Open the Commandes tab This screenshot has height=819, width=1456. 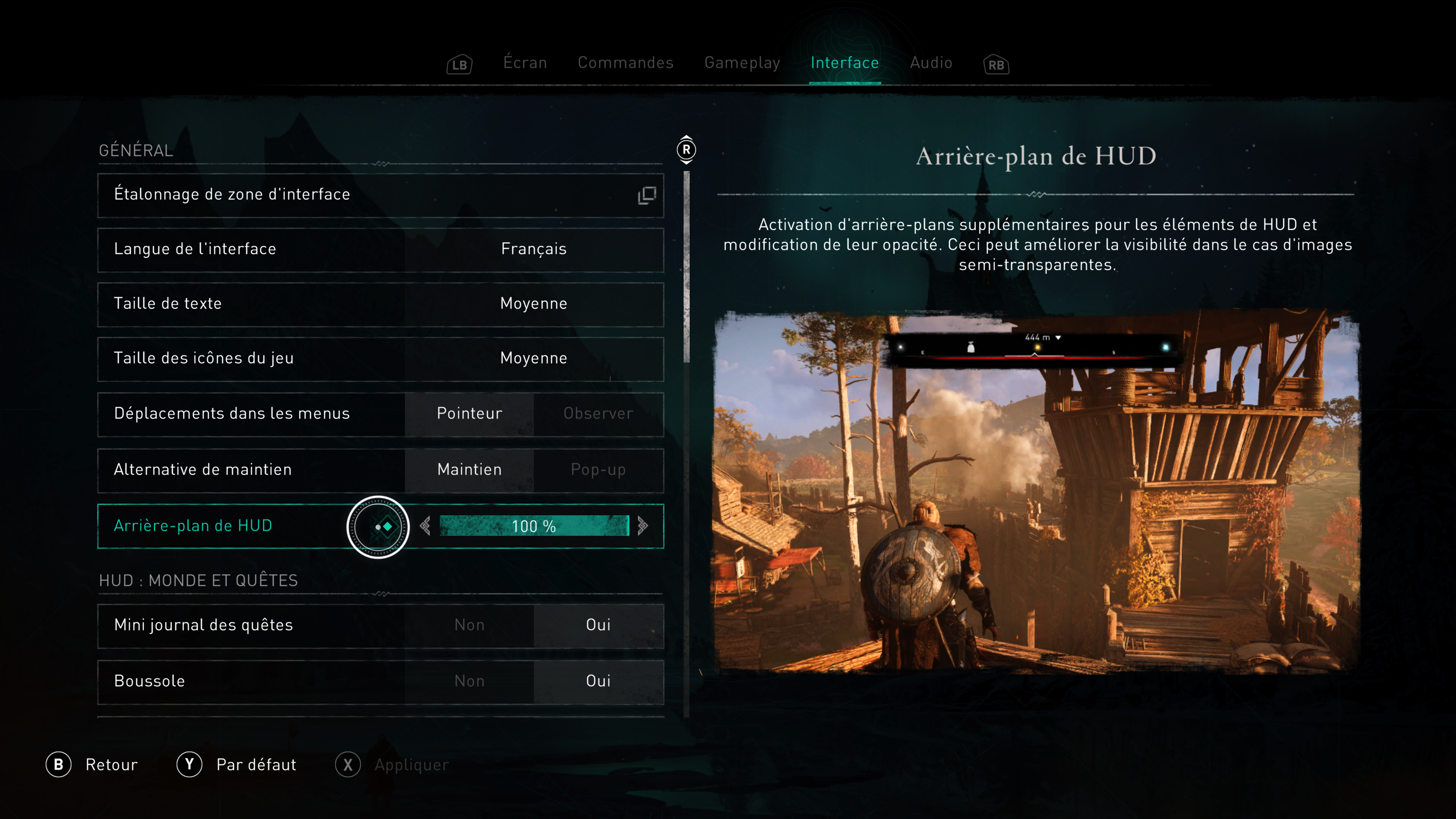(x=625, y=63)
